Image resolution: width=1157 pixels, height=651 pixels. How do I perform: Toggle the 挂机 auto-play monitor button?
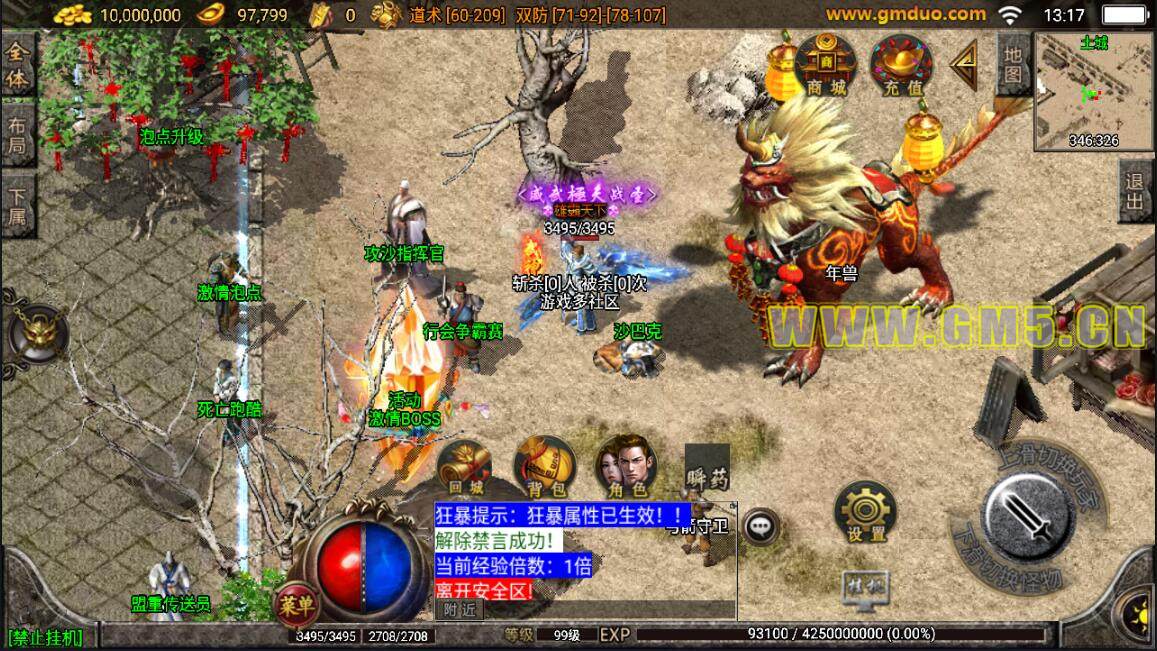[x=866, y=584]
